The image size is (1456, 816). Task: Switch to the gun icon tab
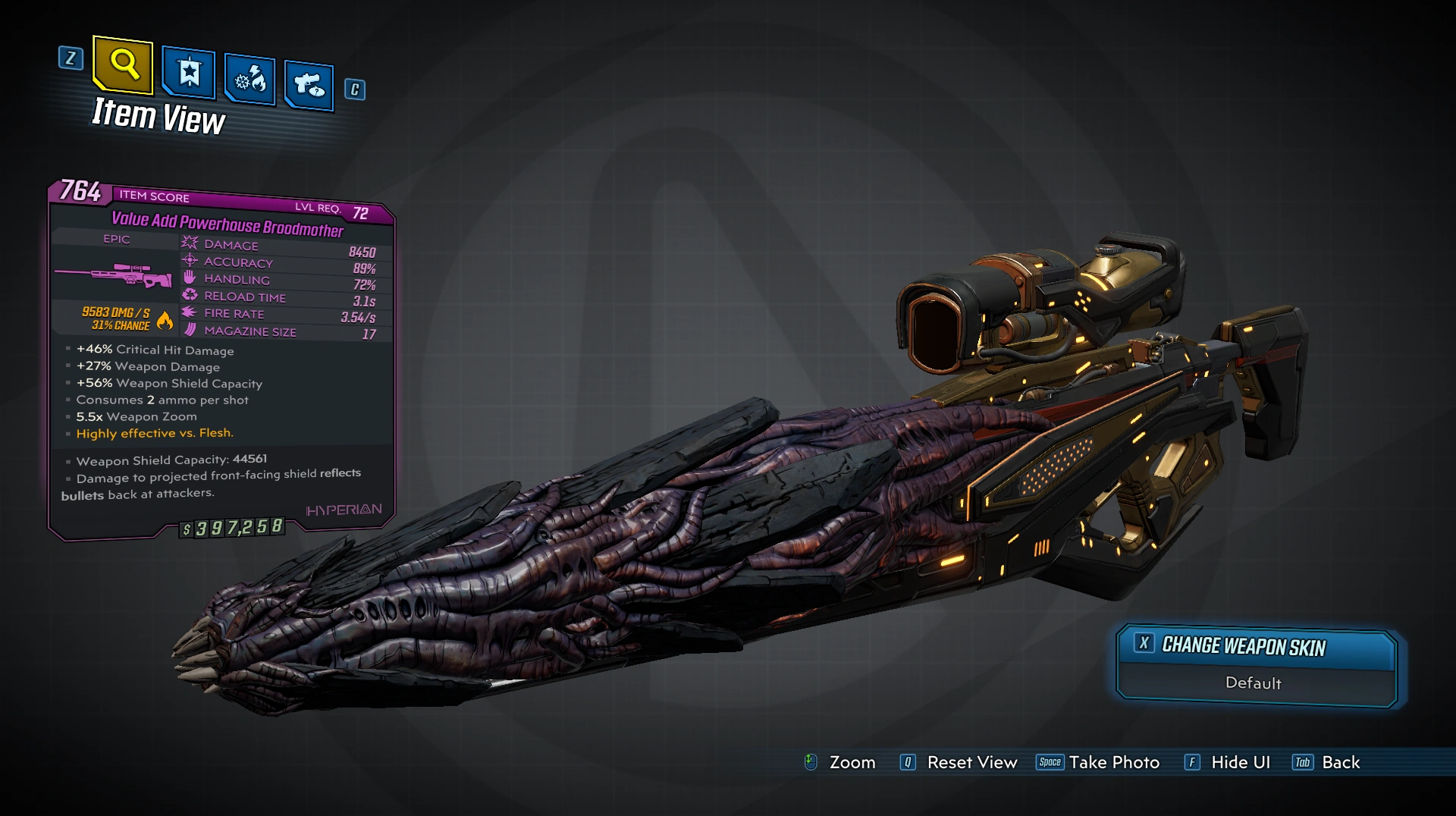click(309, 85)
